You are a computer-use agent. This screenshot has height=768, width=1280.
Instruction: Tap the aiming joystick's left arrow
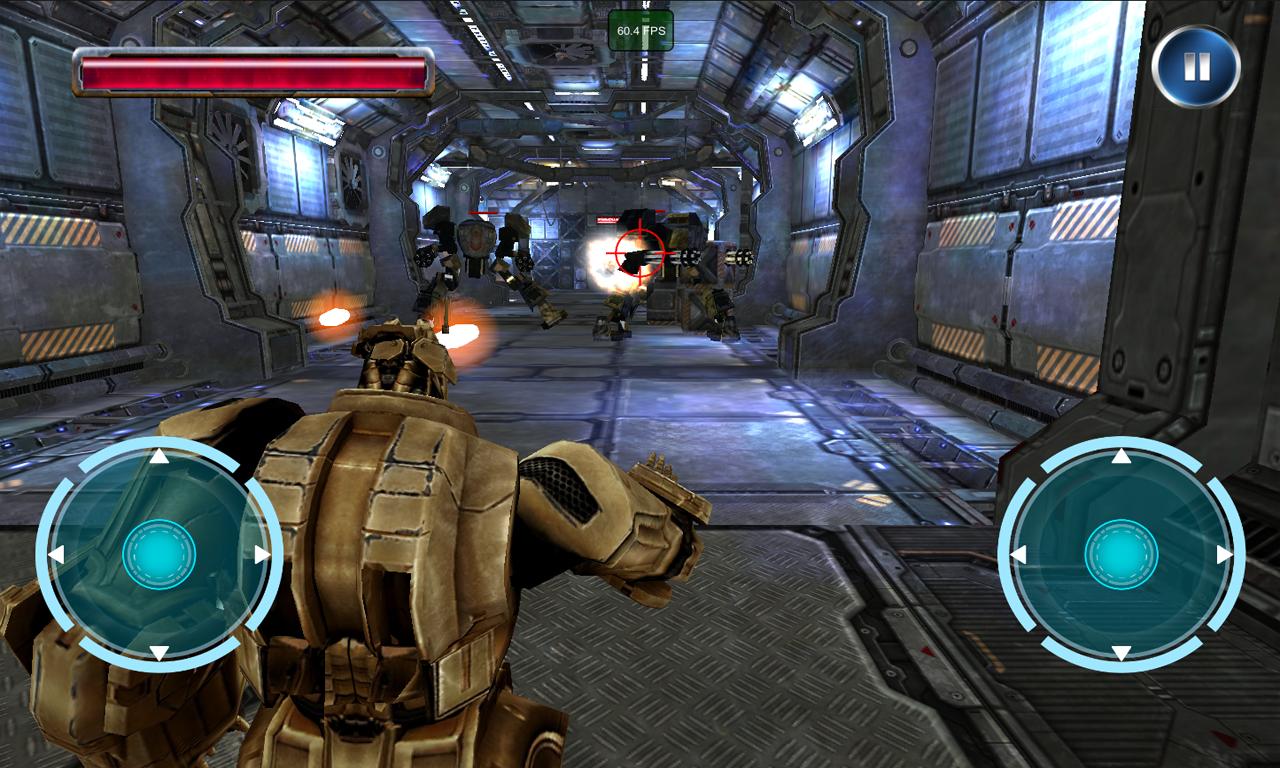[1019, 554]
